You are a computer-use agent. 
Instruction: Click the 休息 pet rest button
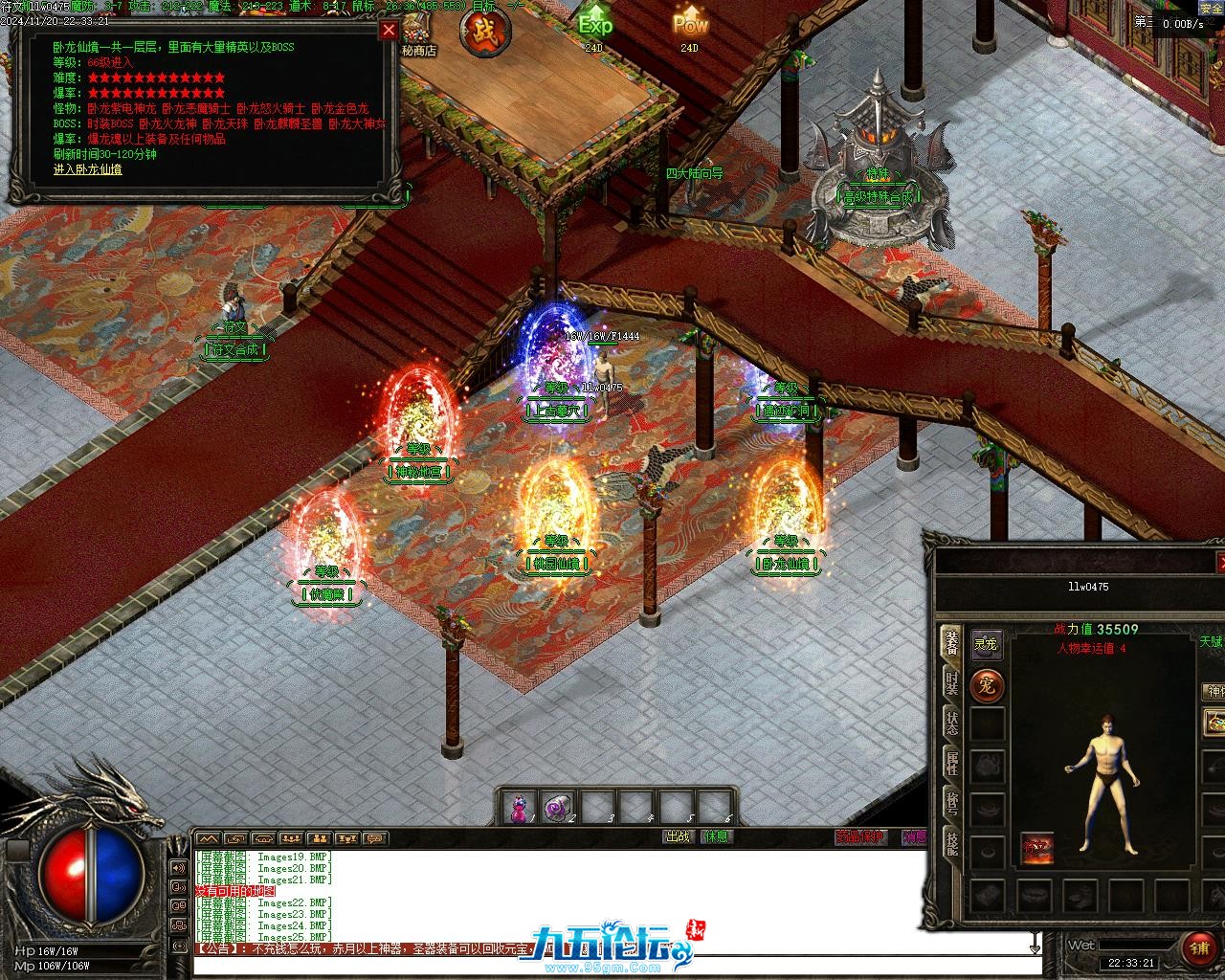pos(715,836)
